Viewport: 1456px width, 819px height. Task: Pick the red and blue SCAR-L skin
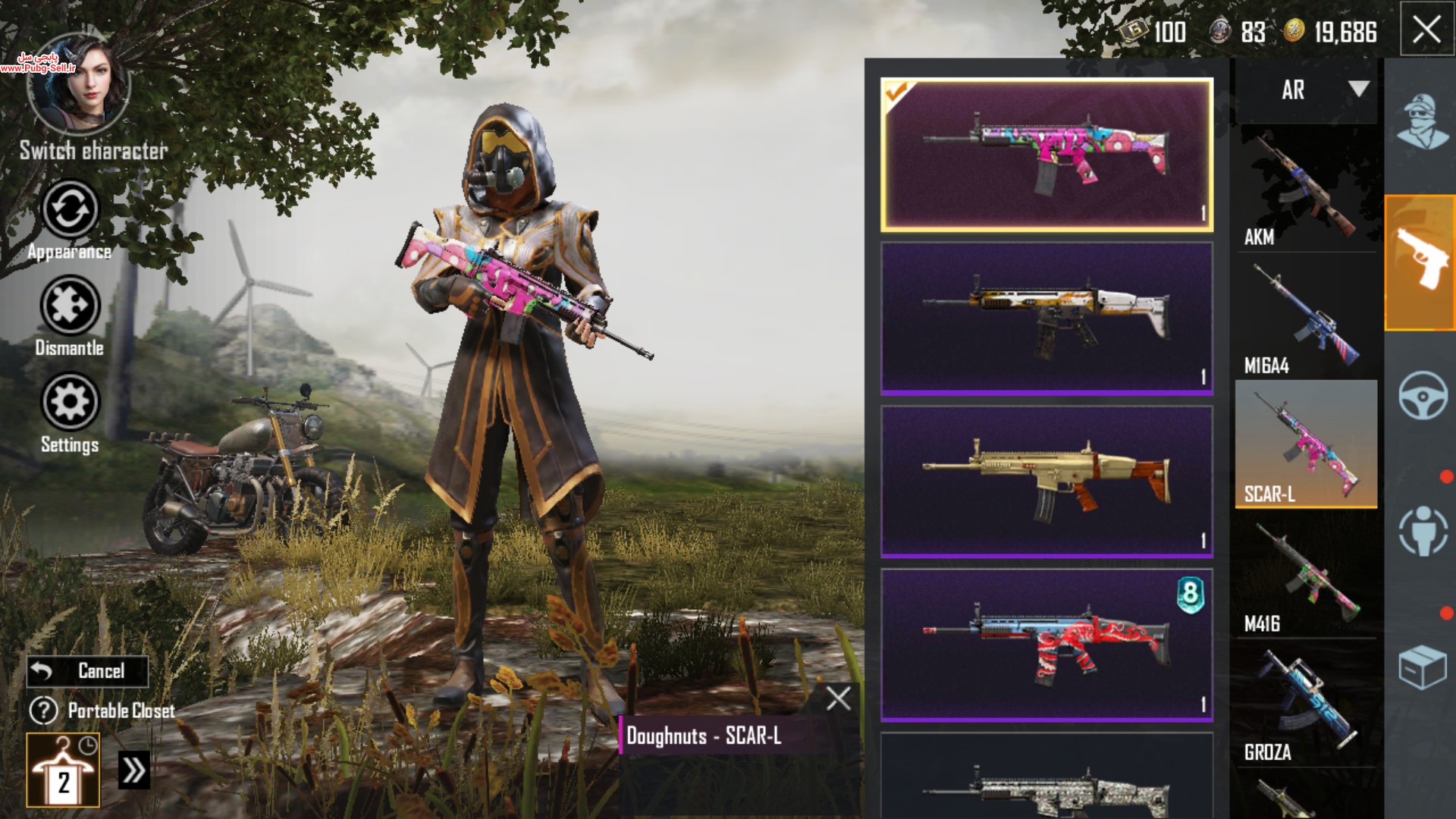pyautogui.click(x=1046, y=645)
